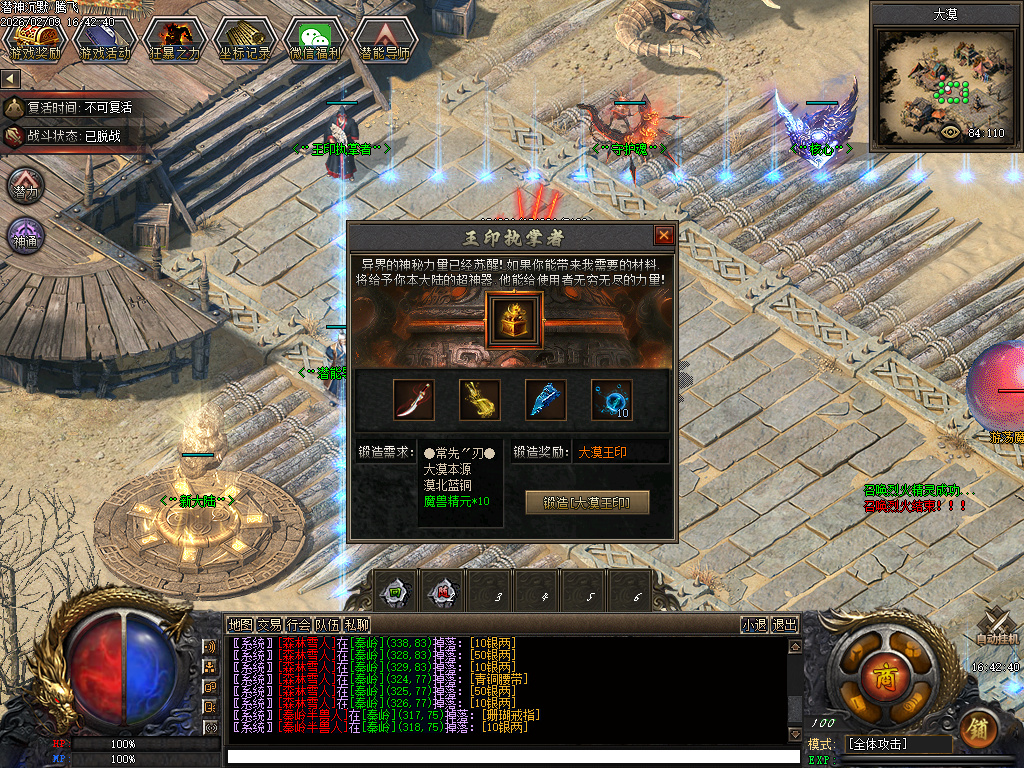Collapse the side panel with left arrow

point(11,78)
